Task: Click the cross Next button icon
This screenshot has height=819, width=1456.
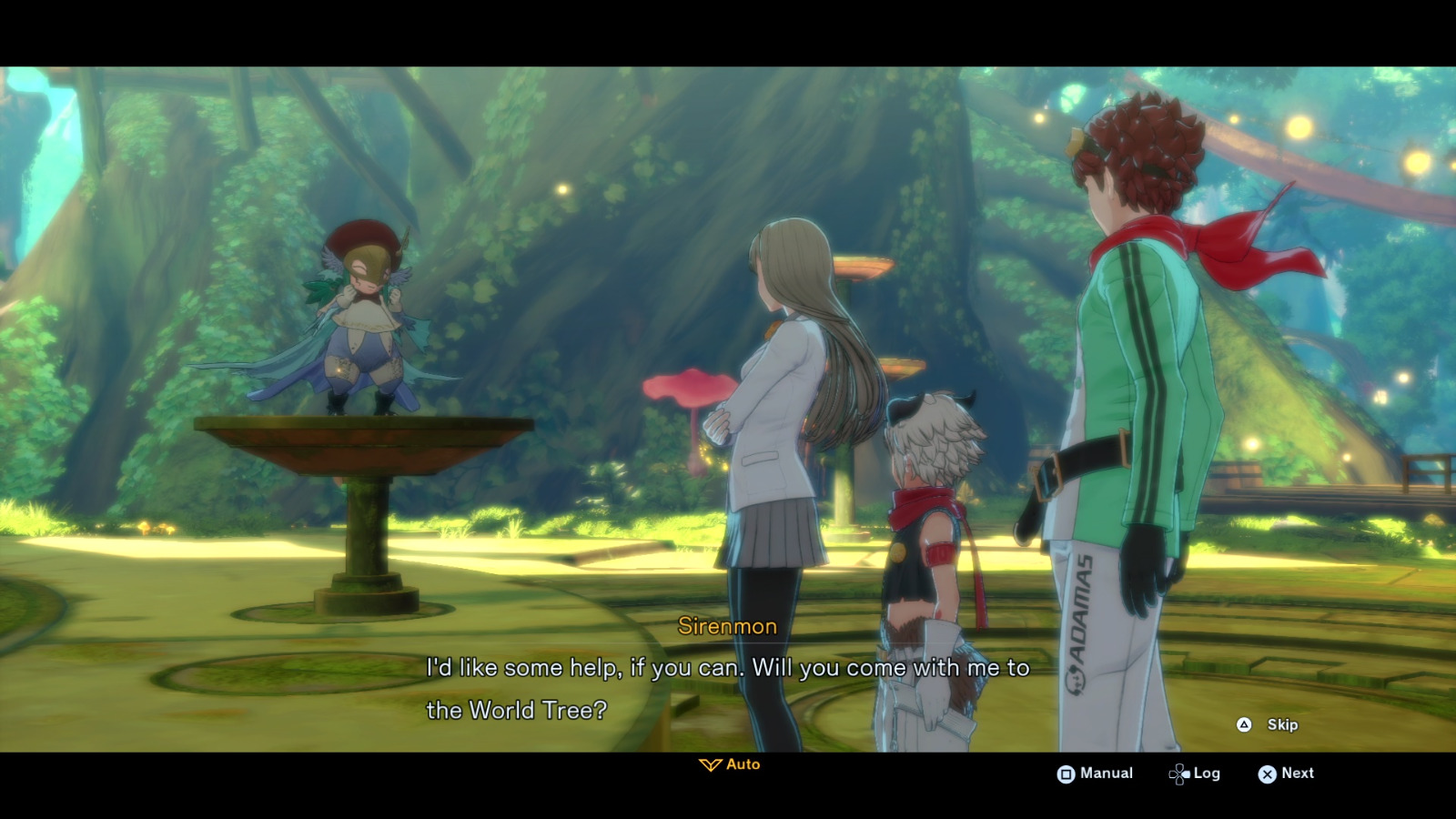Action: (x=1267, y=773)
